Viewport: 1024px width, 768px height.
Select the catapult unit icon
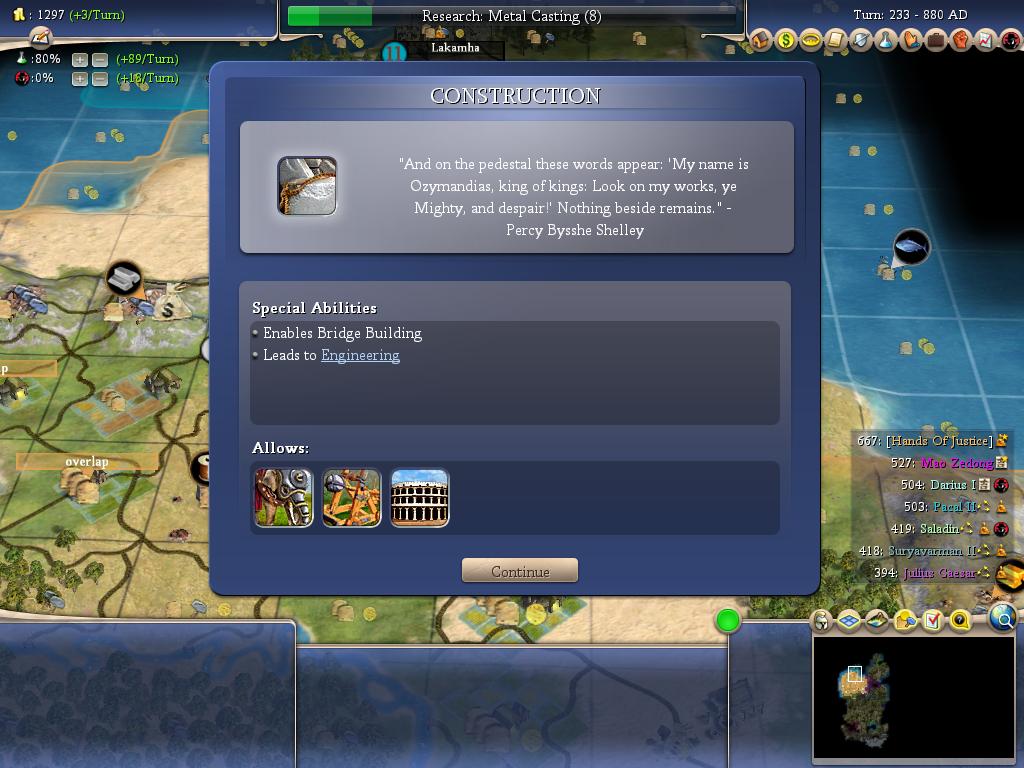pos(352,497)
